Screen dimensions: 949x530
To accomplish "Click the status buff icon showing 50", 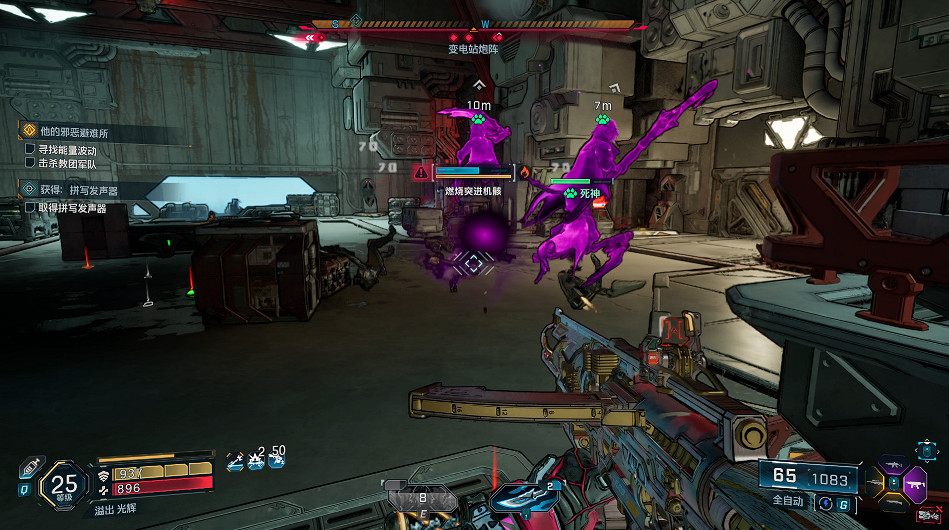I will click(x=277, y=460).
